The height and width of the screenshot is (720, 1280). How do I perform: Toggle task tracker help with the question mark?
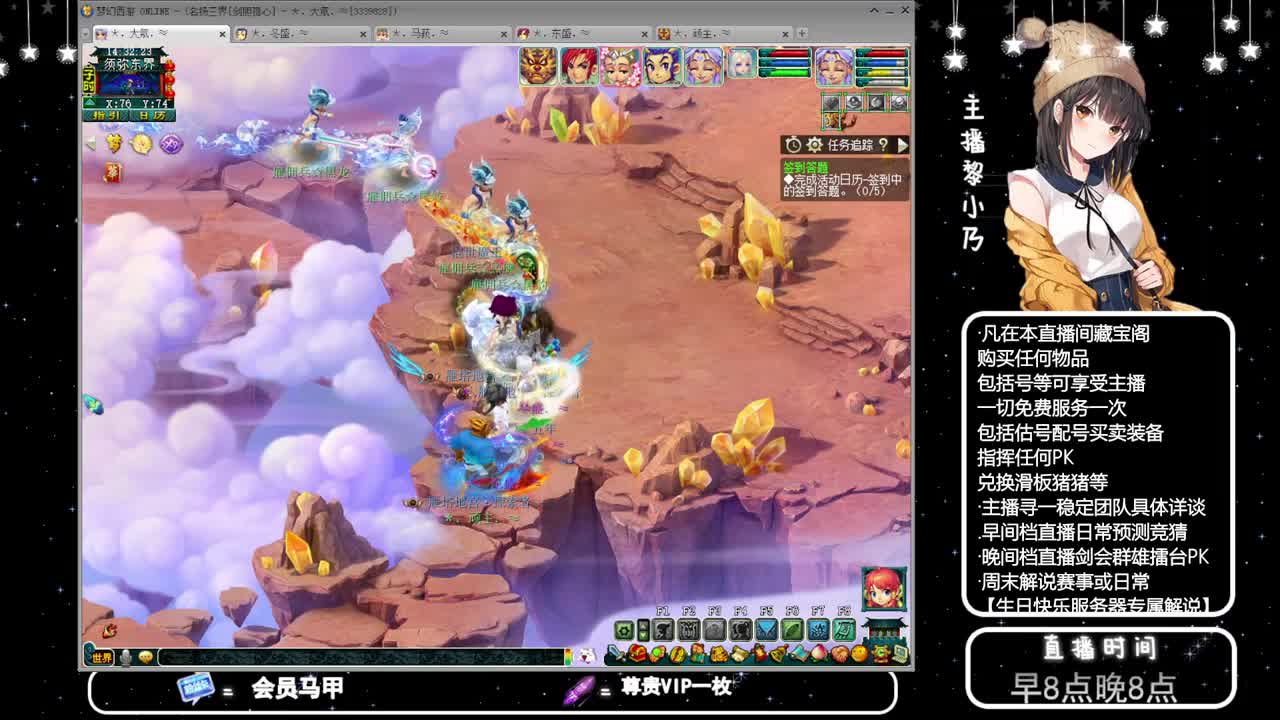click(x=883, y=144)
